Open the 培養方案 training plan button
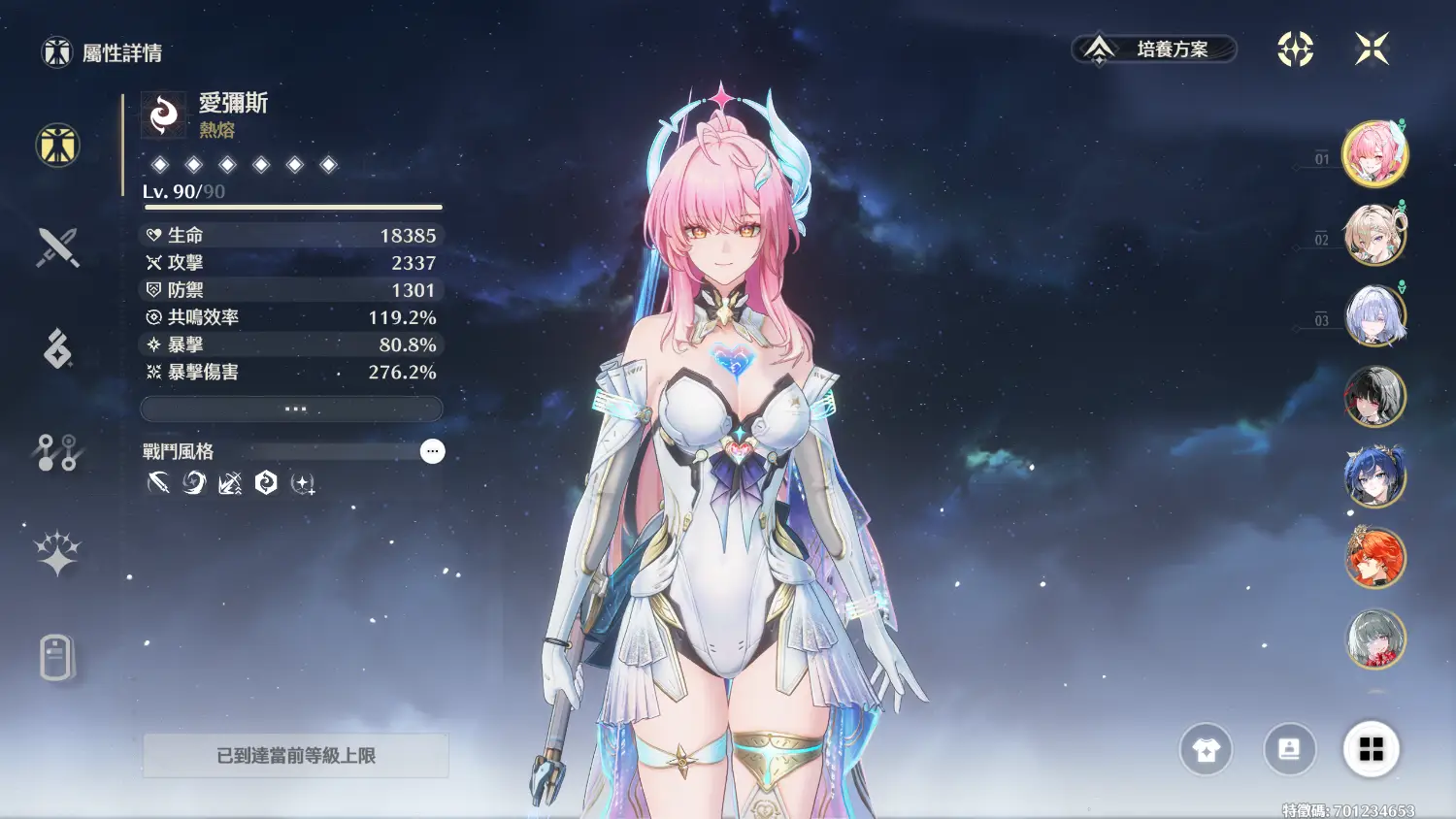 [1154, 49]
